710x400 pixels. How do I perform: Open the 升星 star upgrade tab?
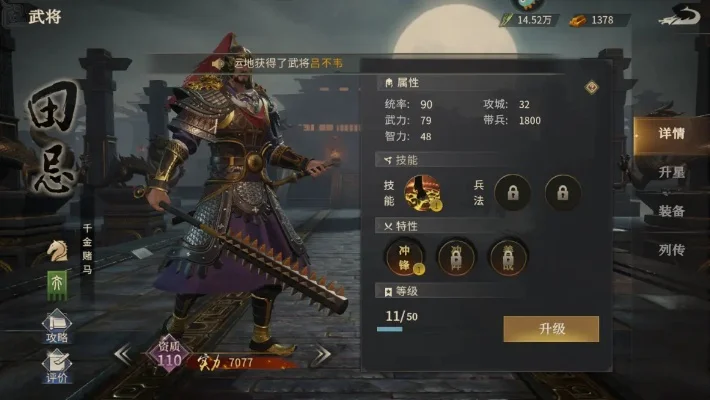tap(671, 172)
